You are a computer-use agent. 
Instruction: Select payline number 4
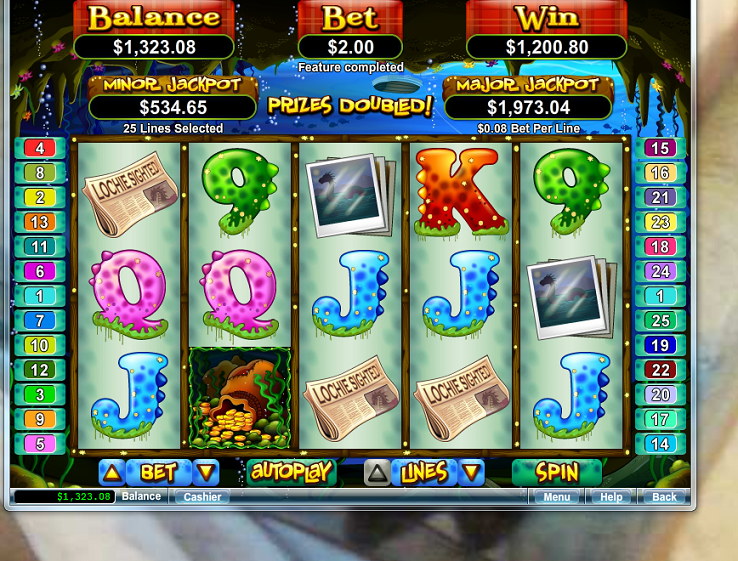[40, 148]
